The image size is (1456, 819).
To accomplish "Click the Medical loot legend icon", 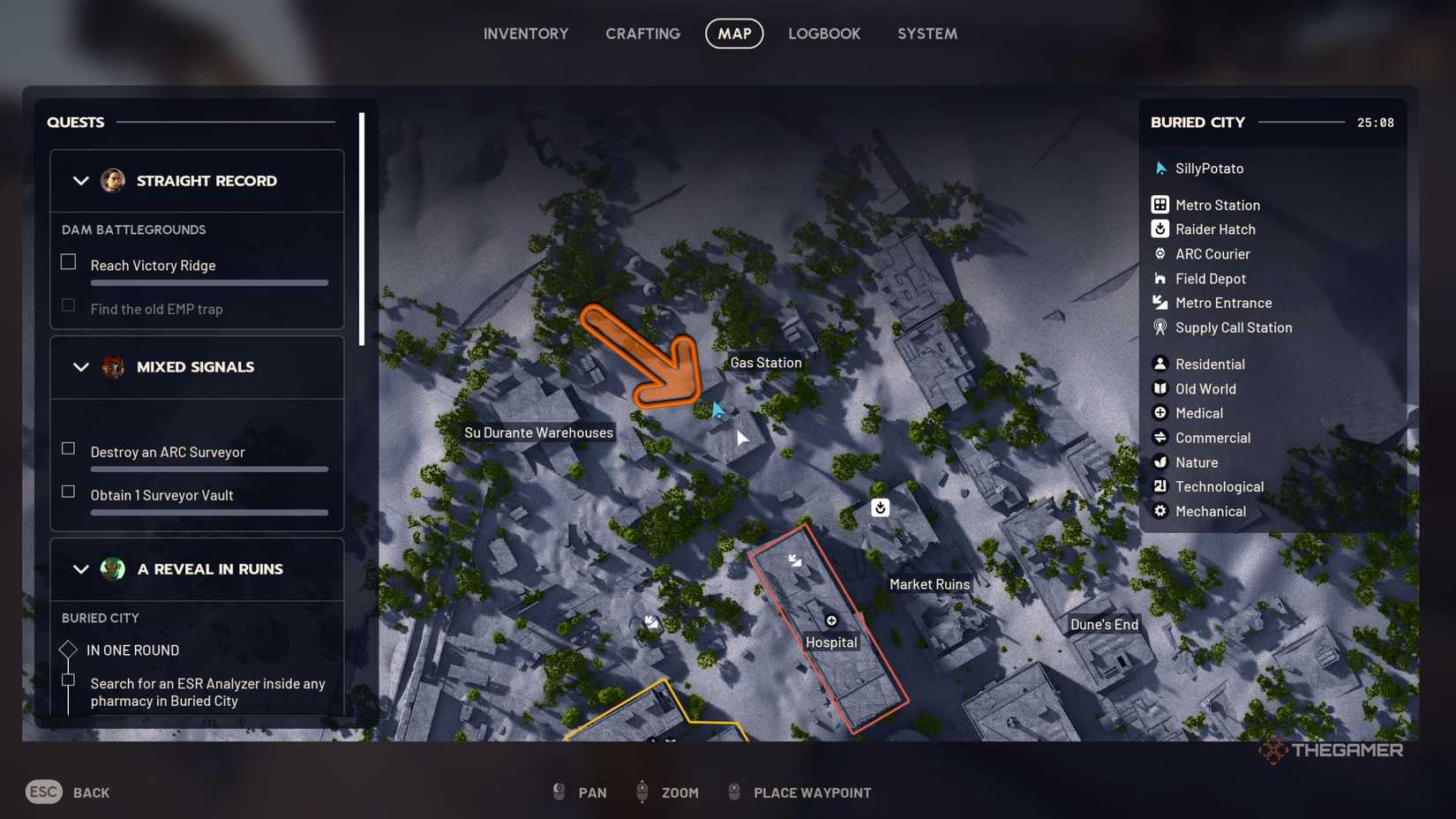I will pyautogui.click(x=1159, y=412).
